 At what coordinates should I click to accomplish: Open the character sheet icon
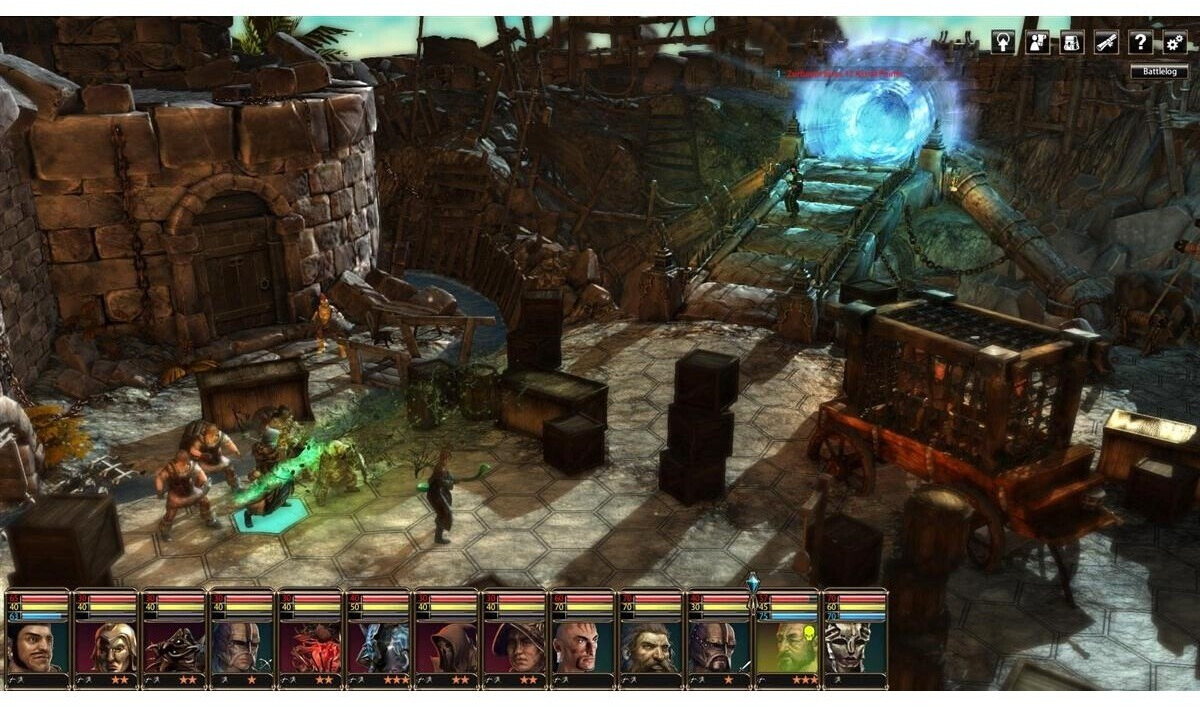coord(1038,42)
